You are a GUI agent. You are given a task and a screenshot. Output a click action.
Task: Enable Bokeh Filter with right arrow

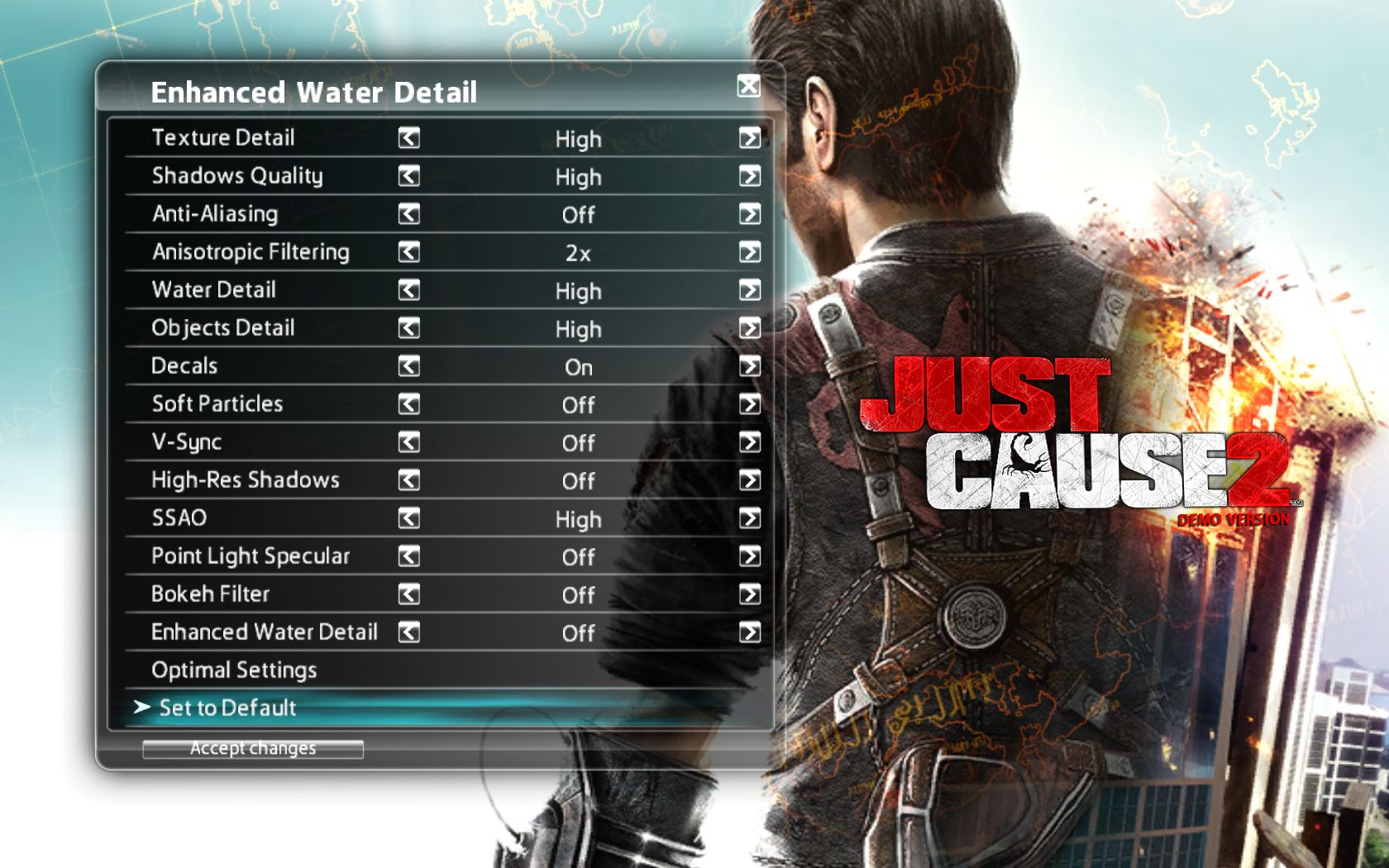click(x=749, y=594)
